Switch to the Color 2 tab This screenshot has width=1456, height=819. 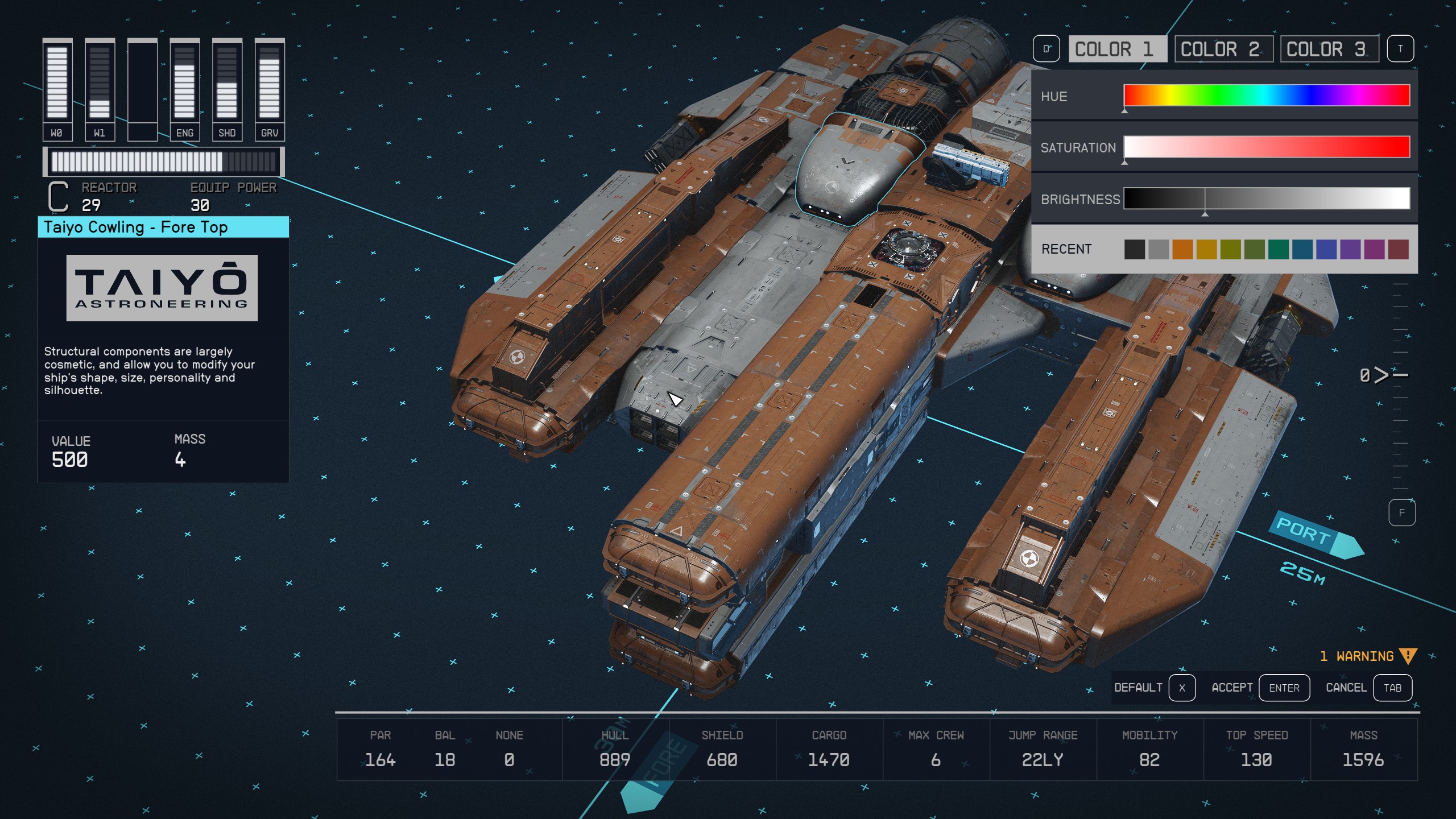(1222, 49)
